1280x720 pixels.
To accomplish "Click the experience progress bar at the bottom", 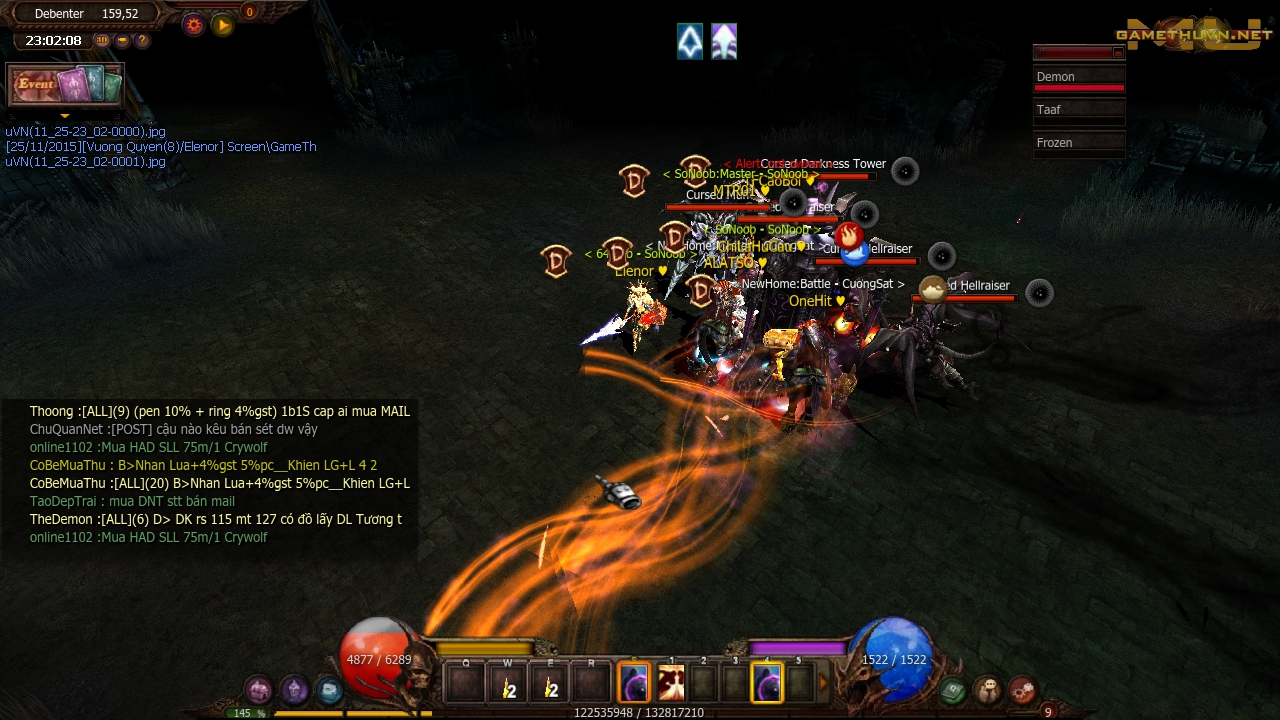I will (640, 711).
